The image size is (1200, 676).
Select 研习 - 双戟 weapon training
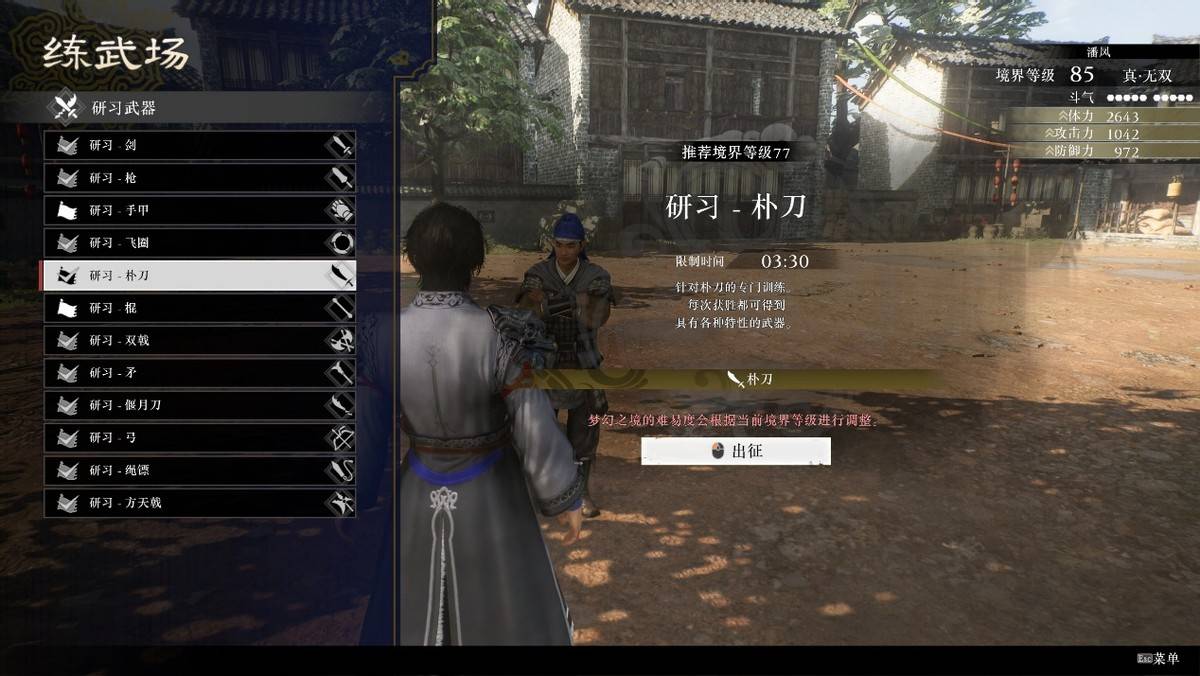coord(199,340)
